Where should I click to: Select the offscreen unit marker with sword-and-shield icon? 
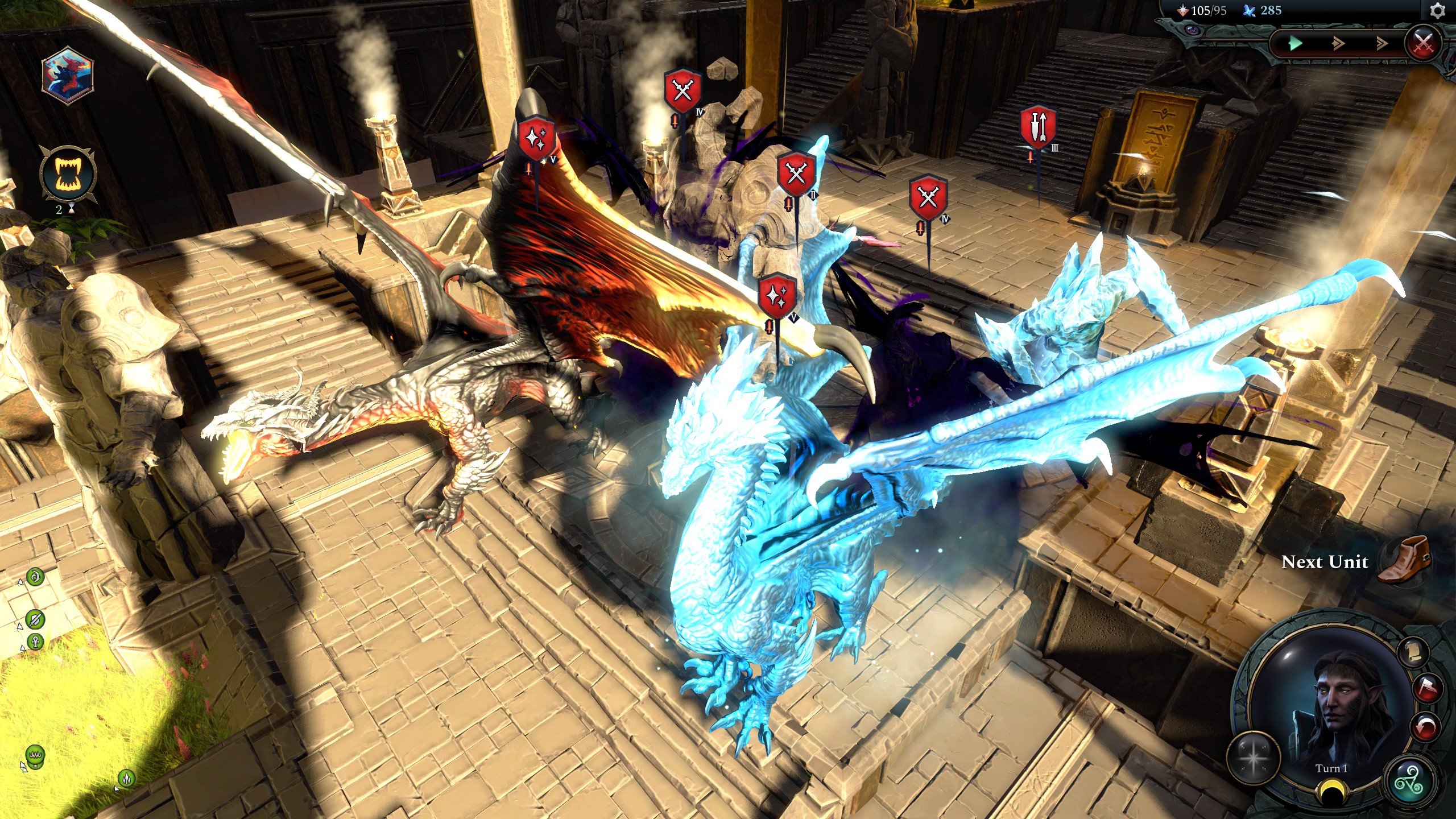(x=35, y=619)
